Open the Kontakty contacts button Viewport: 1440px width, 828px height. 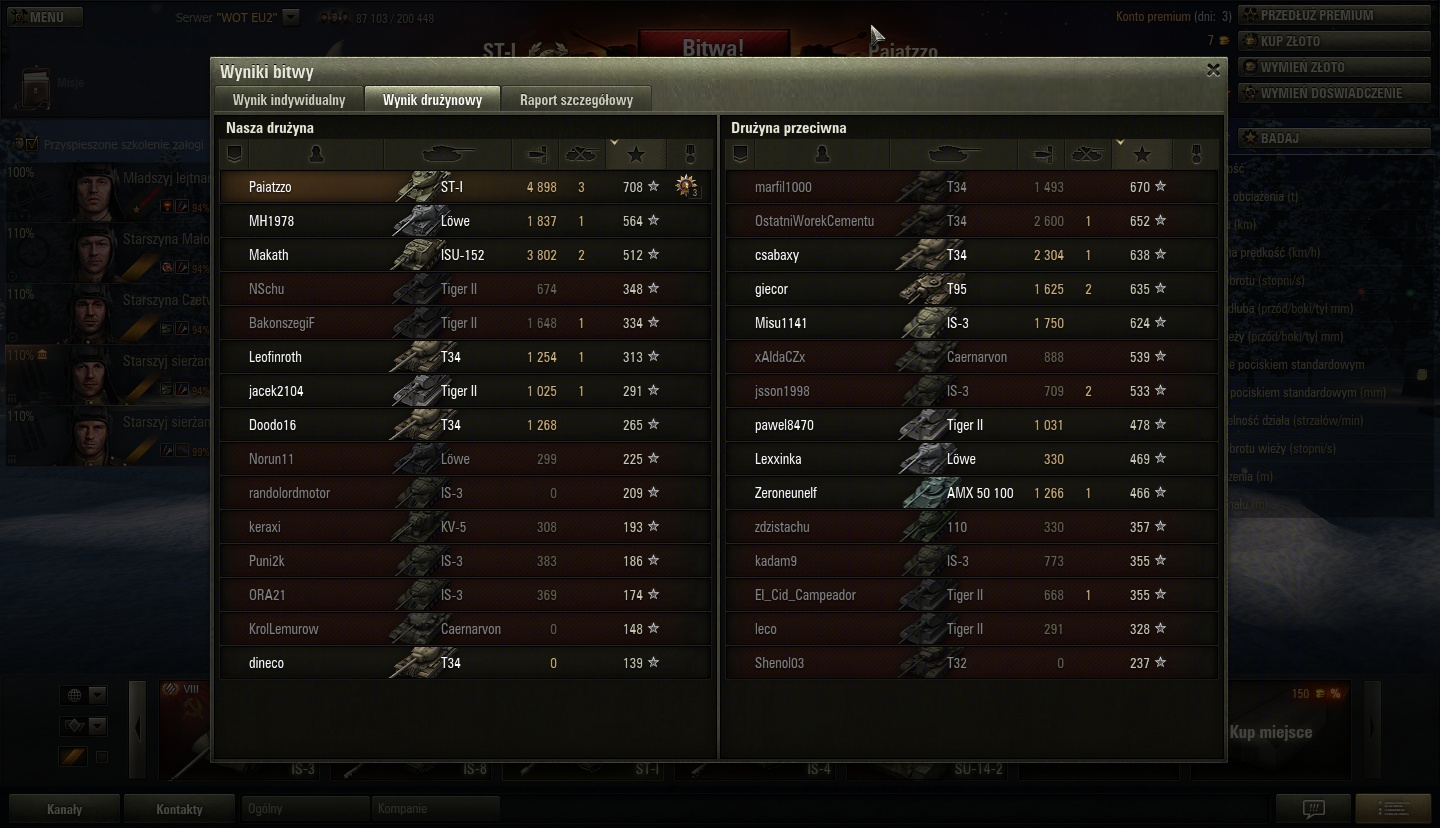pyautogui.click(x=179, y=809)
